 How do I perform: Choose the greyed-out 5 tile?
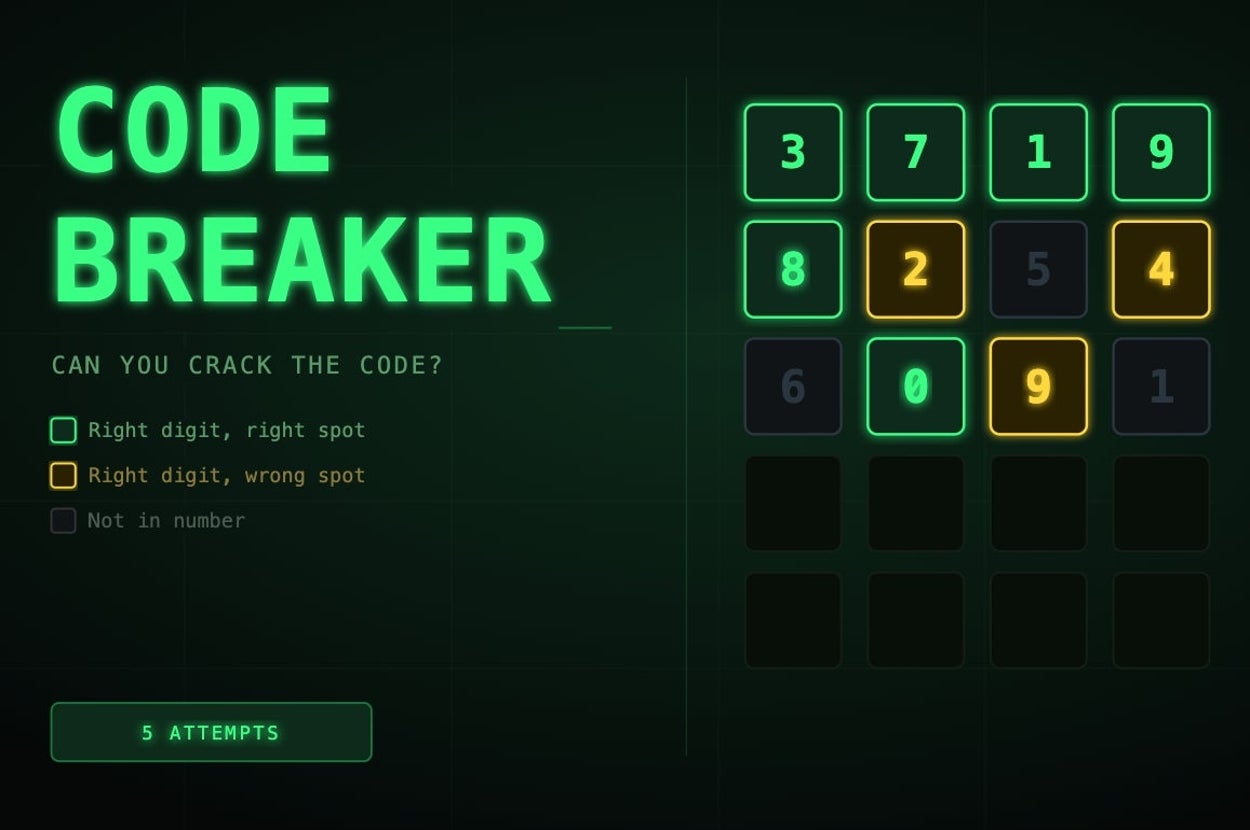point(1038,269)
